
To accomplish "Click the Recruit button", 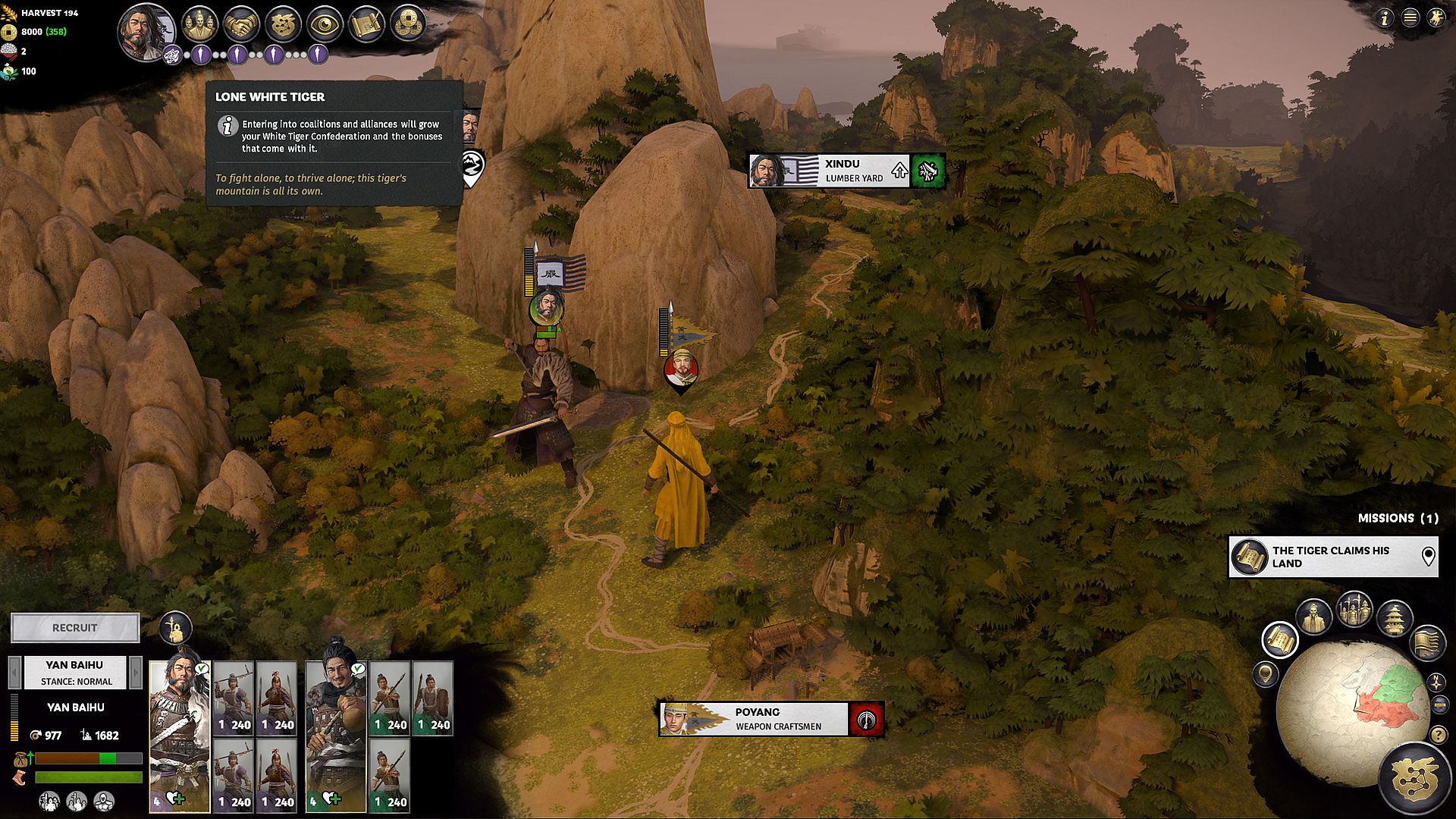I will 75,628.
